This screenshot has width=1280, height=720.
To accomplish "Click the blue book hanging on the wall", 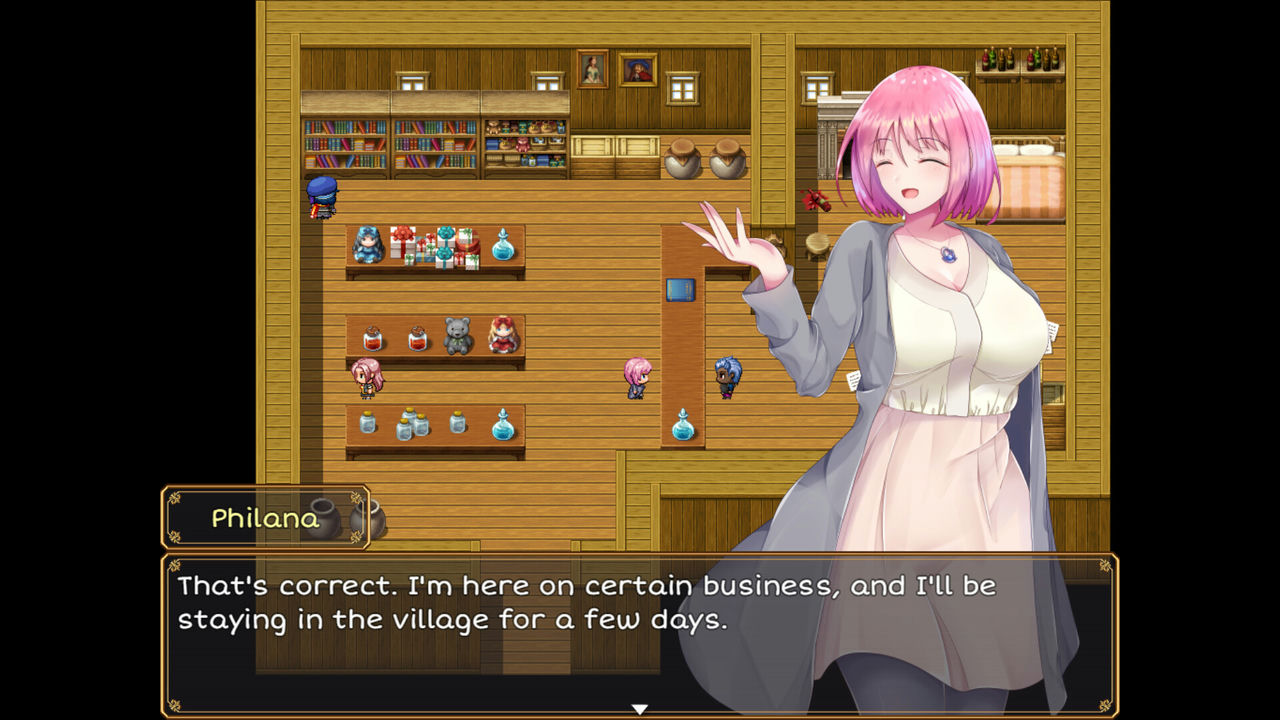I will pos(681,291).
